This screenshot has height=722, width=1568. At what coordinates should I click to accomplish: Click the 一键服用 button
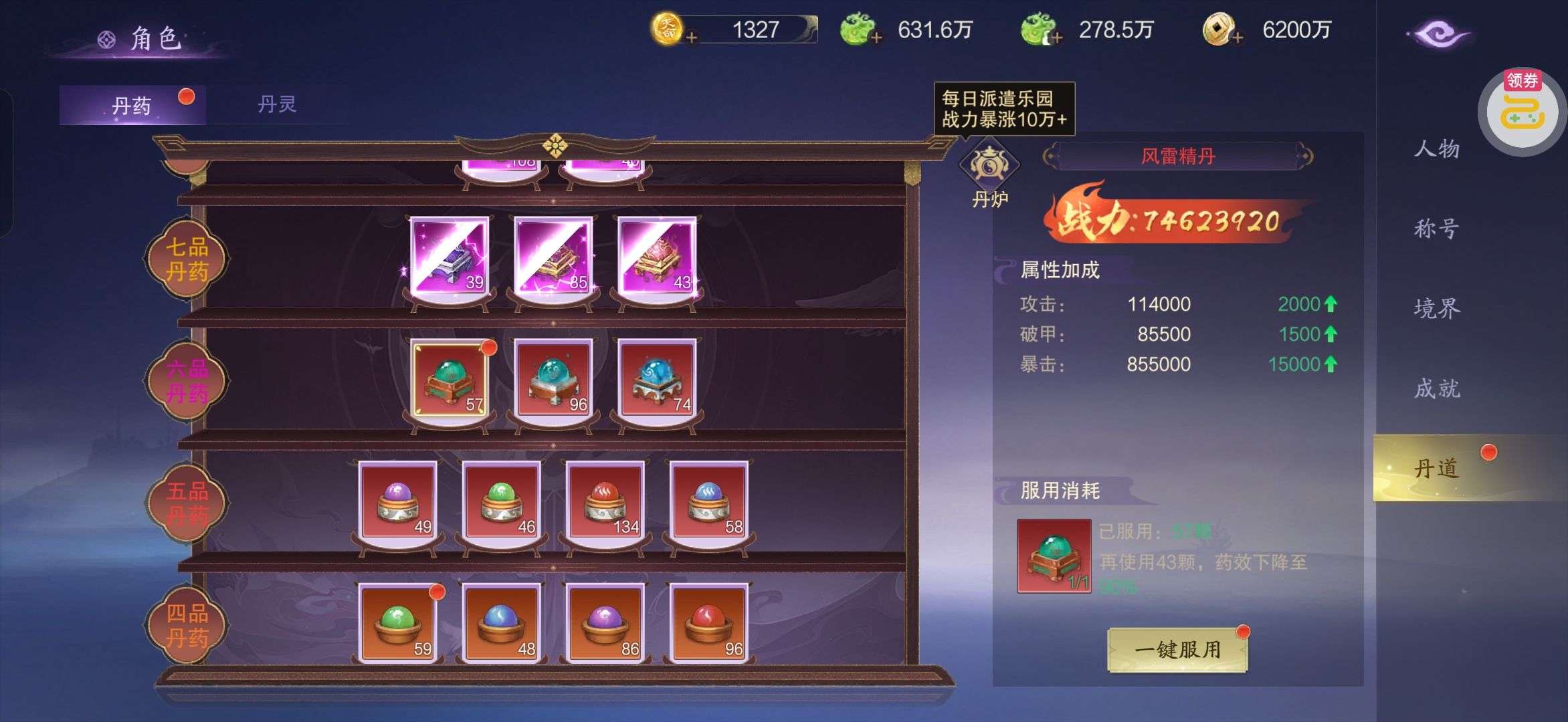(1177, 649)
